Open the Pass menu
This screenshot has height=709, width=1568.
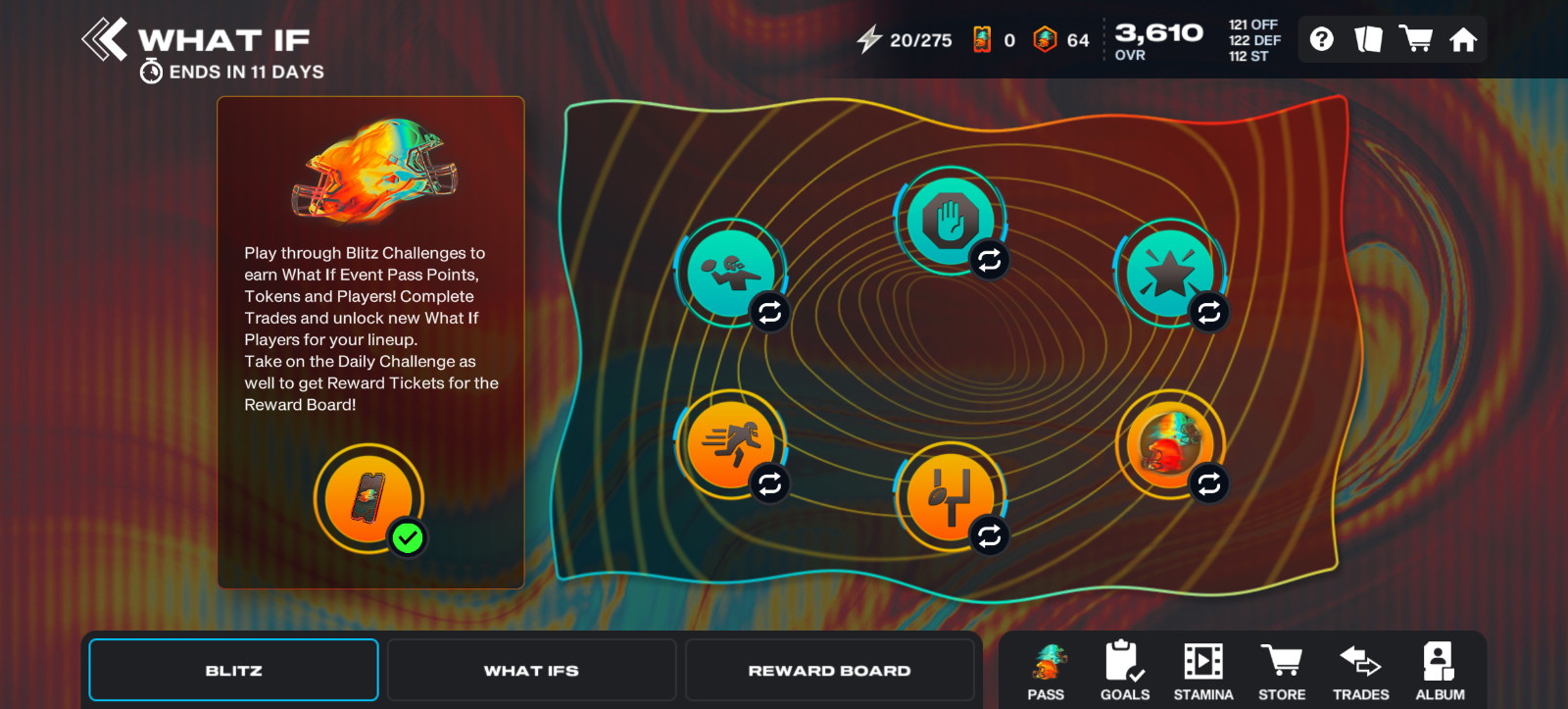1046,672
